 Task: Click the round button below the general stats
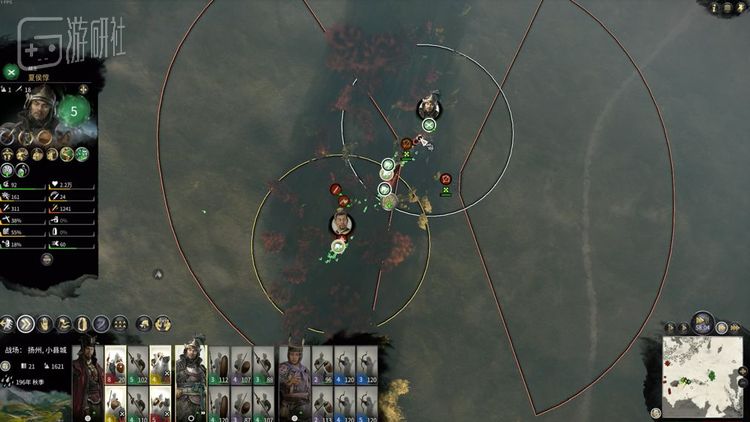(47, 259)
